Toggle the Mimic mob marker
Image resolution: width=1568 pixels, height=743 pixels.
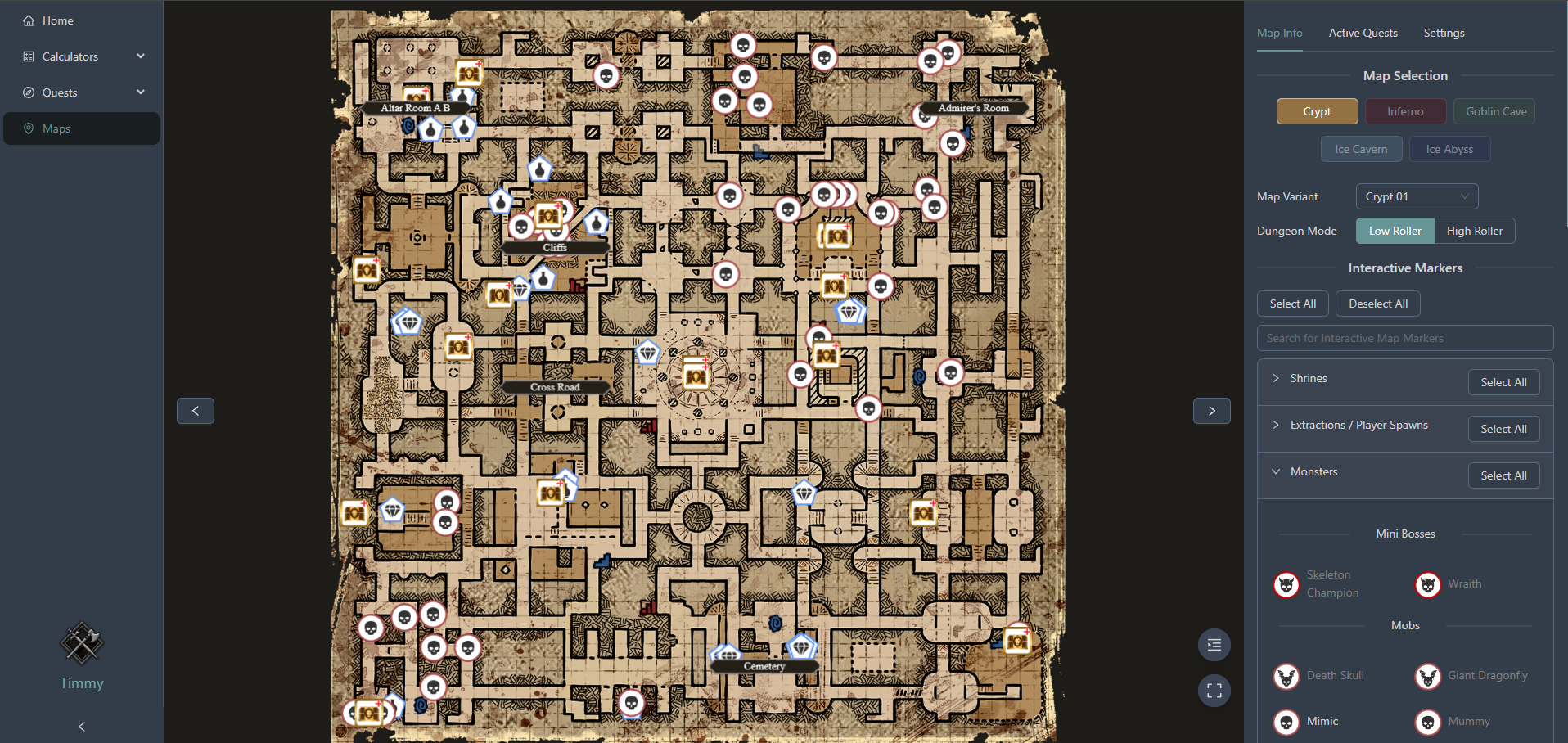(1286, 722)
